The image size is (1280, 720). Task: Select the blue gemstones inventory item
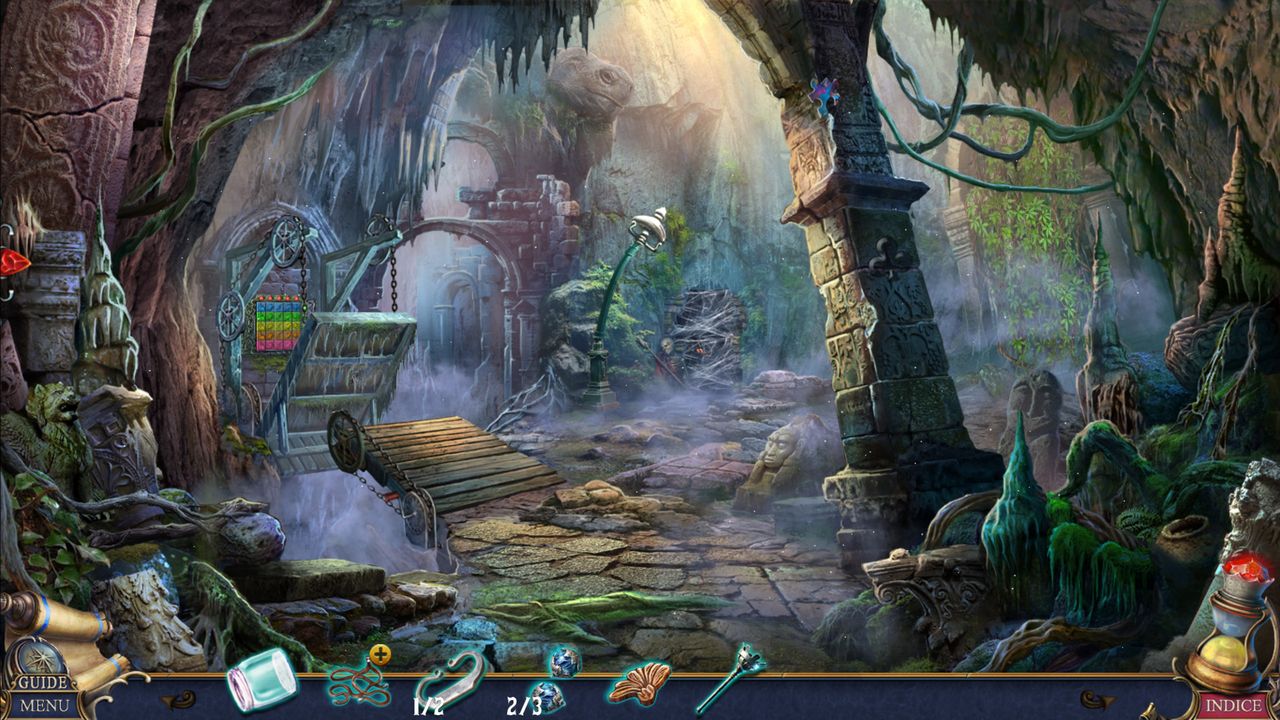pyautogui.click(x=551, y=678)
